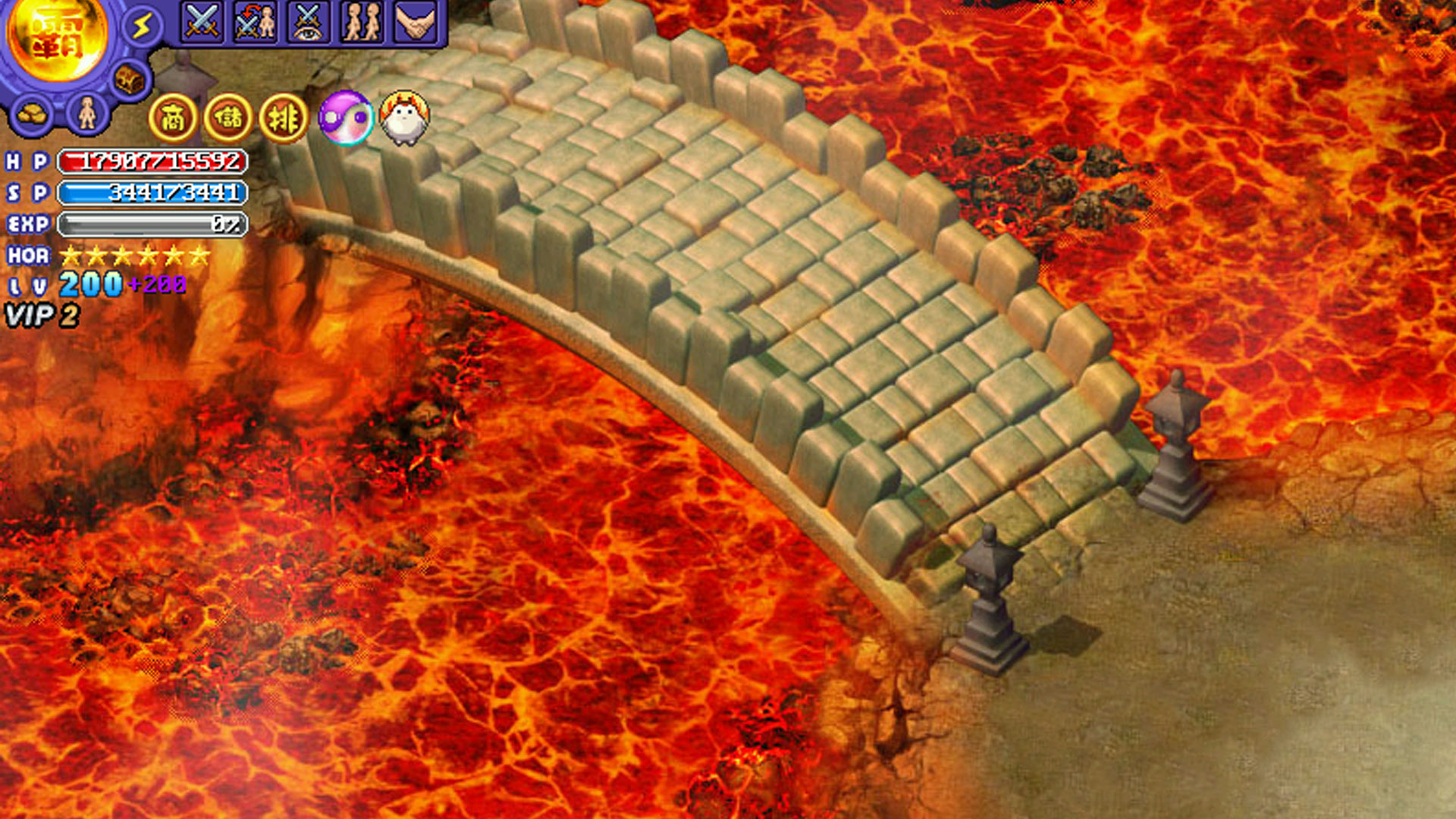Select the crossed swords with eye icon
The width and height of the screenshot is (1456, 819).
click(309, 21)
